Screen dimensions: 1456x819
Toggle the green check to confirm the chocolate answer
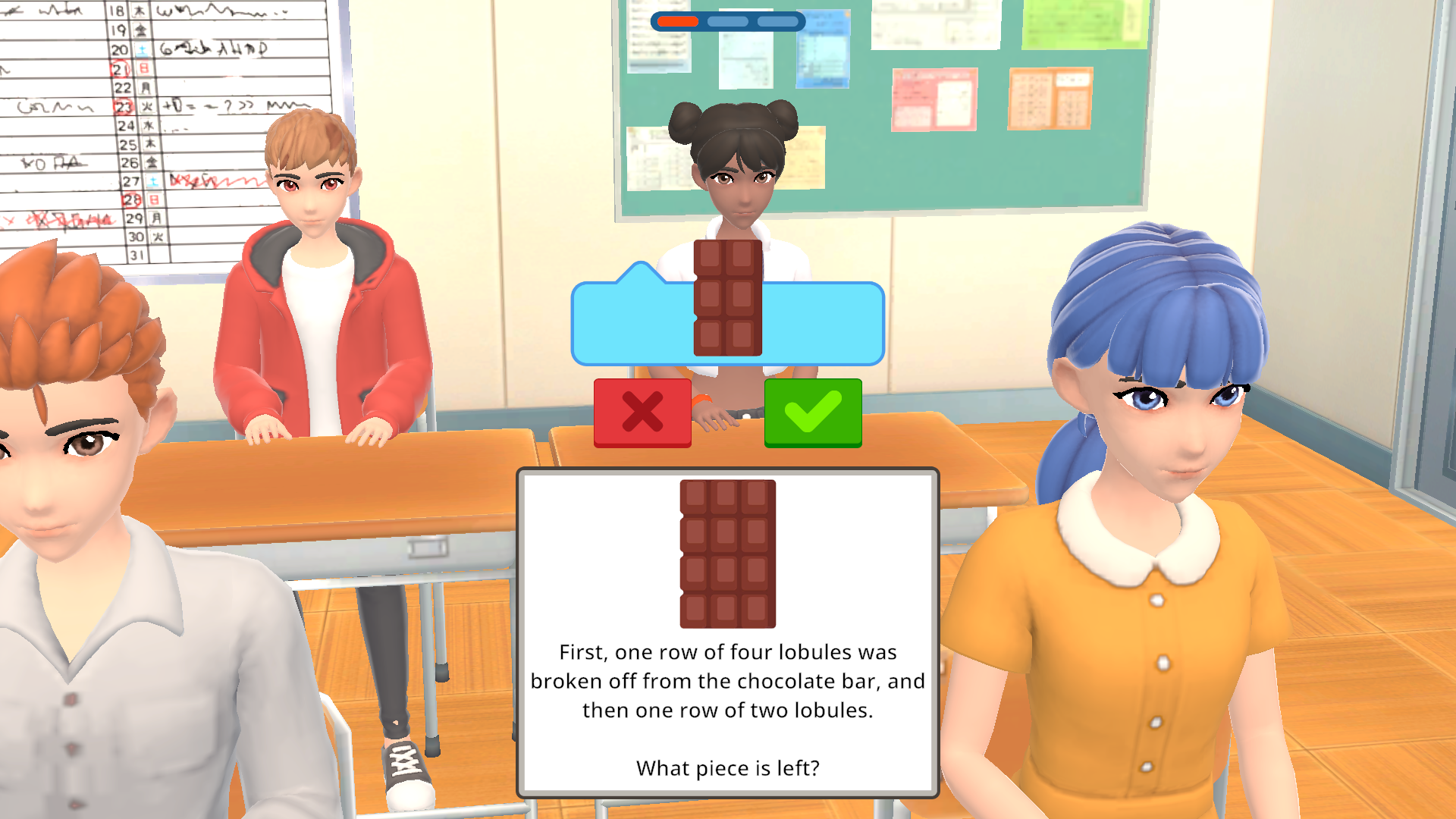pos(812,412)
